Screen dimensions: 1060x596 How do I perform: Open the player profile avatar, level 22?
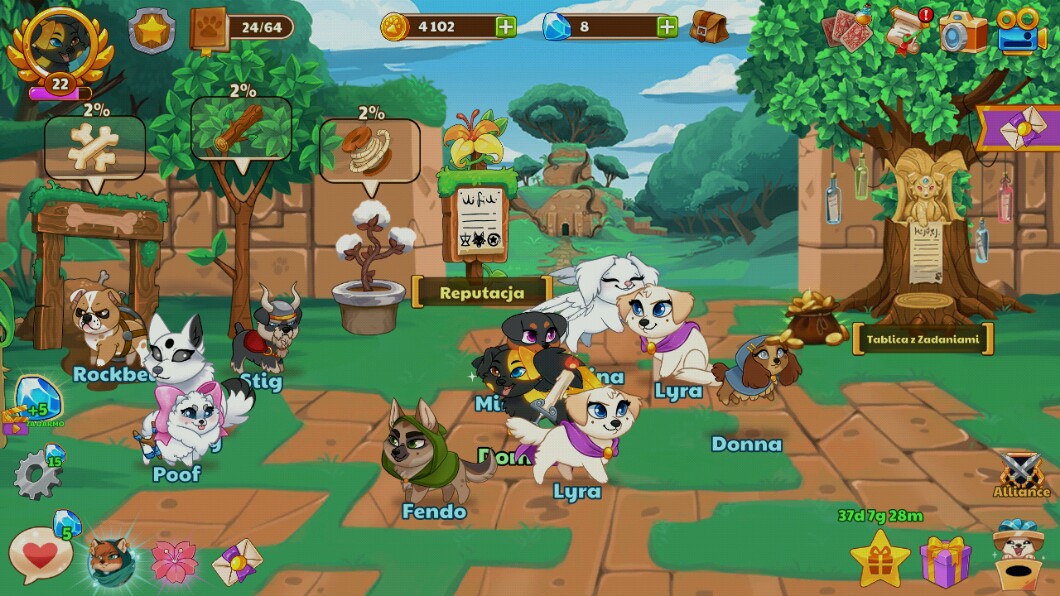tap(59, 44)
